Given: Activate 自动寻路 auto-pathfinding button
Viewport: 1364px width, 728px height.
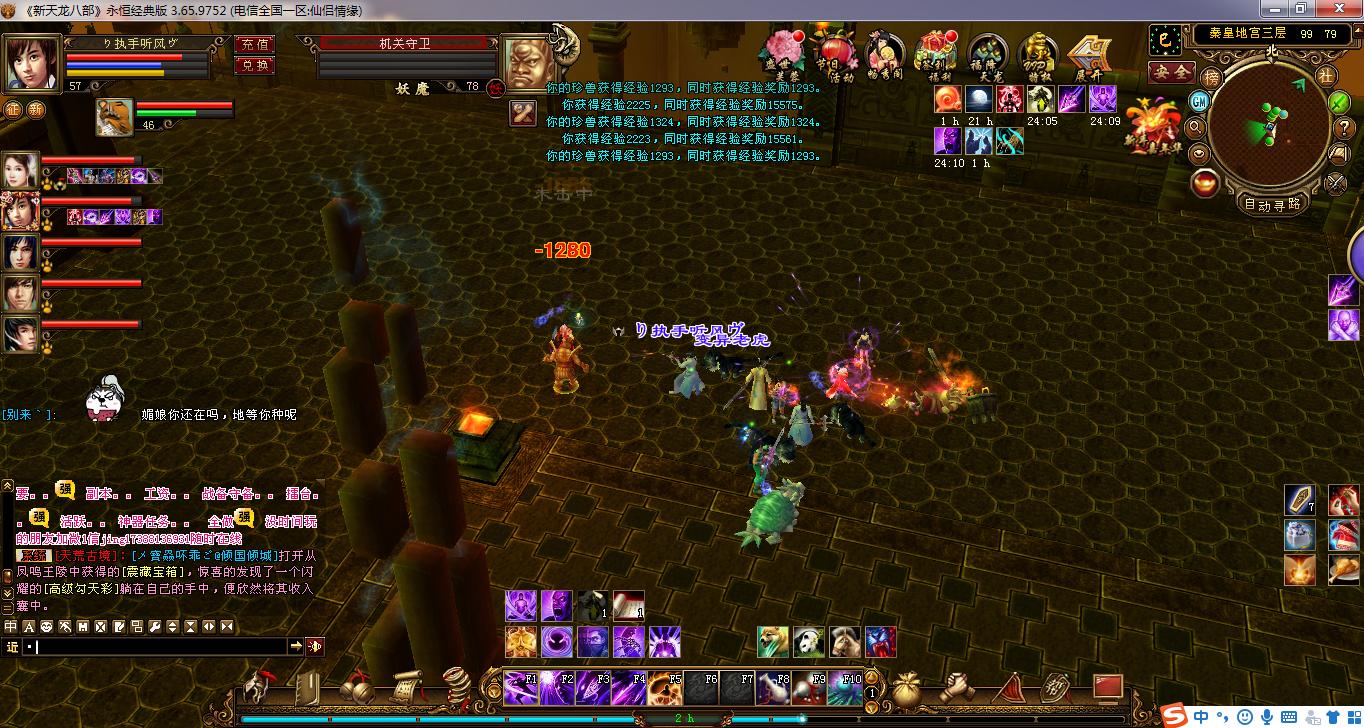Looking at the screenshot, I should pos(1272,204).
